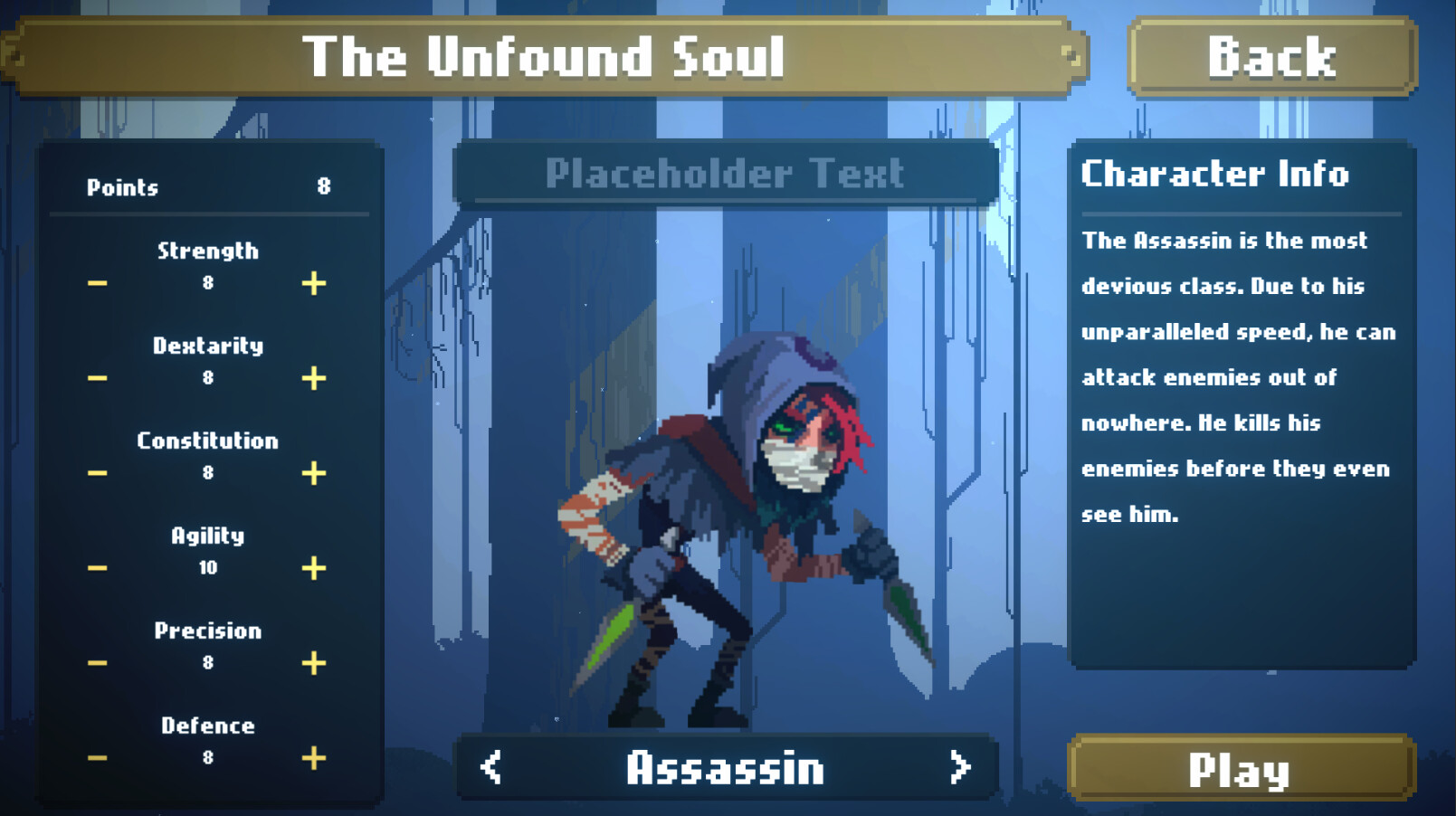
Task: Switch to the previous character class
Action: (490, 767)
